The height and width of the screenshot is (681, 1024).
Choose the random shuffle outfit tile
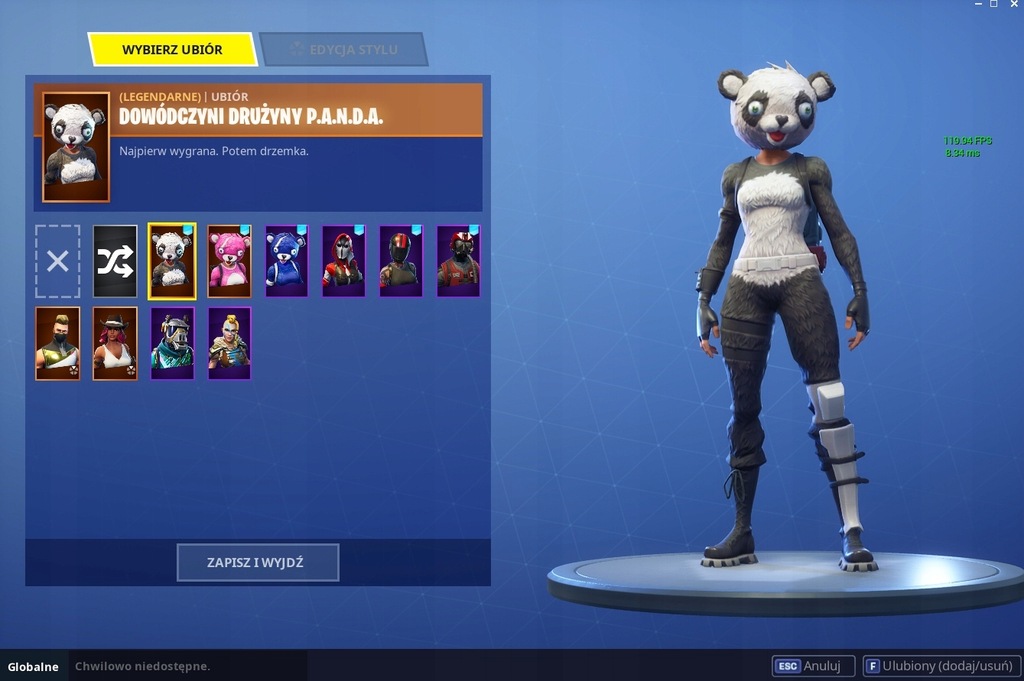point(115,261)
